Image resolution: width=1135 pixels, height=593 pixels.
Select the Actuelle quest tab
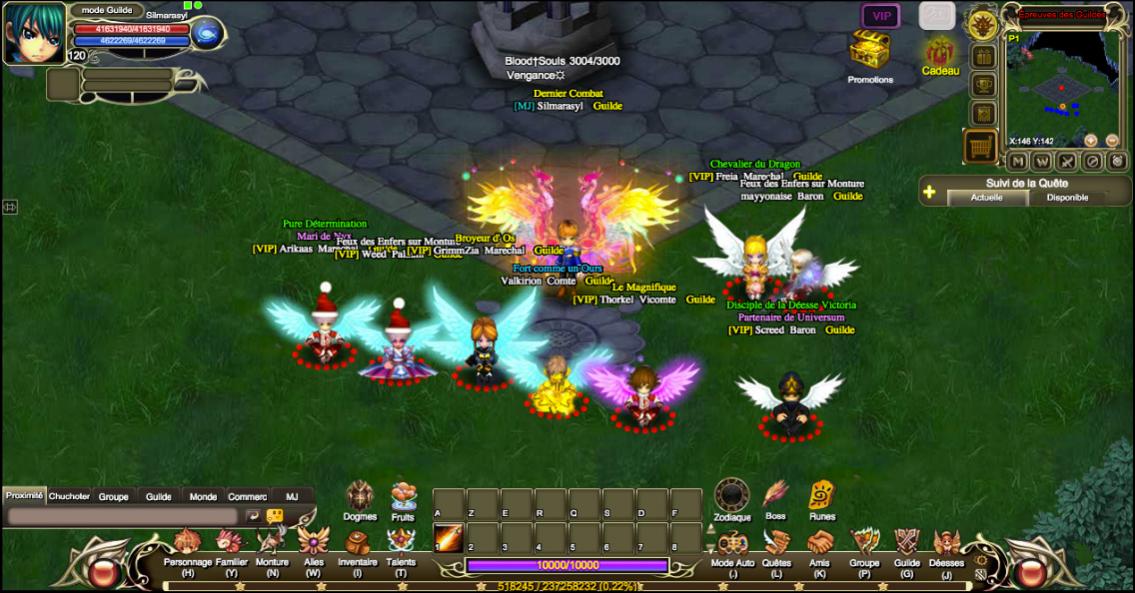pos(987,198)
